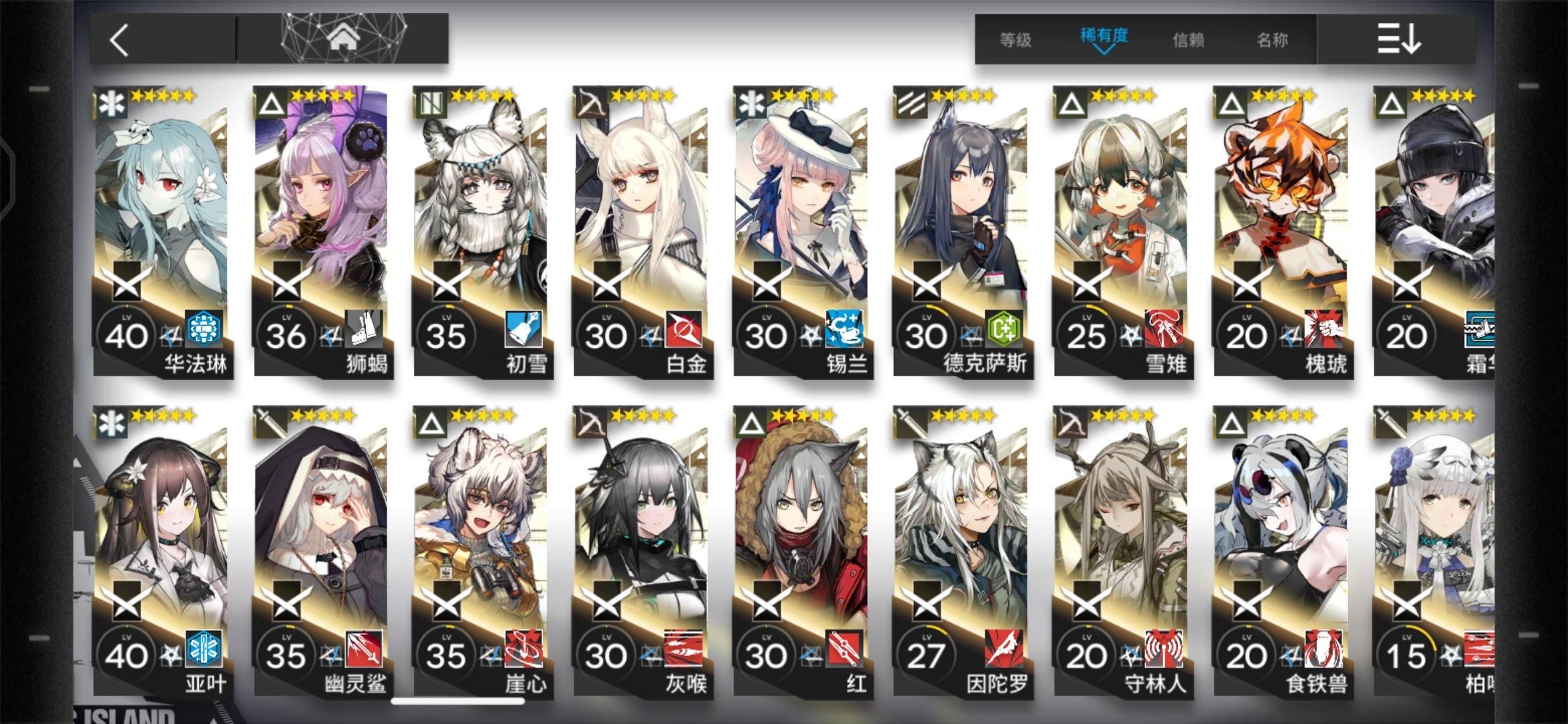Switch sorting to the 等级 tab
This screenshot has width=1568, height=724.
point(1016,40)
